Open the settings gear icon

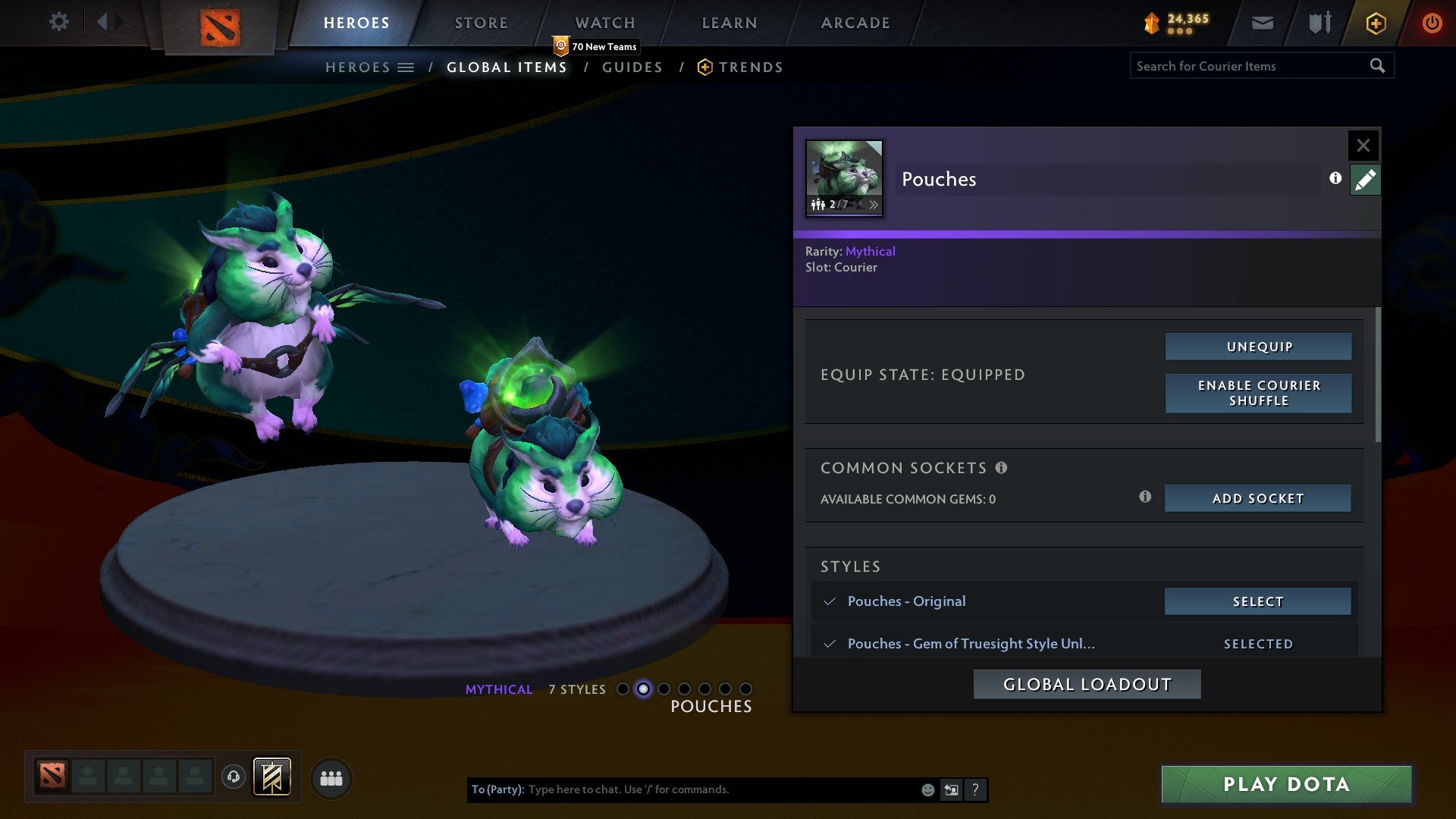59,22
